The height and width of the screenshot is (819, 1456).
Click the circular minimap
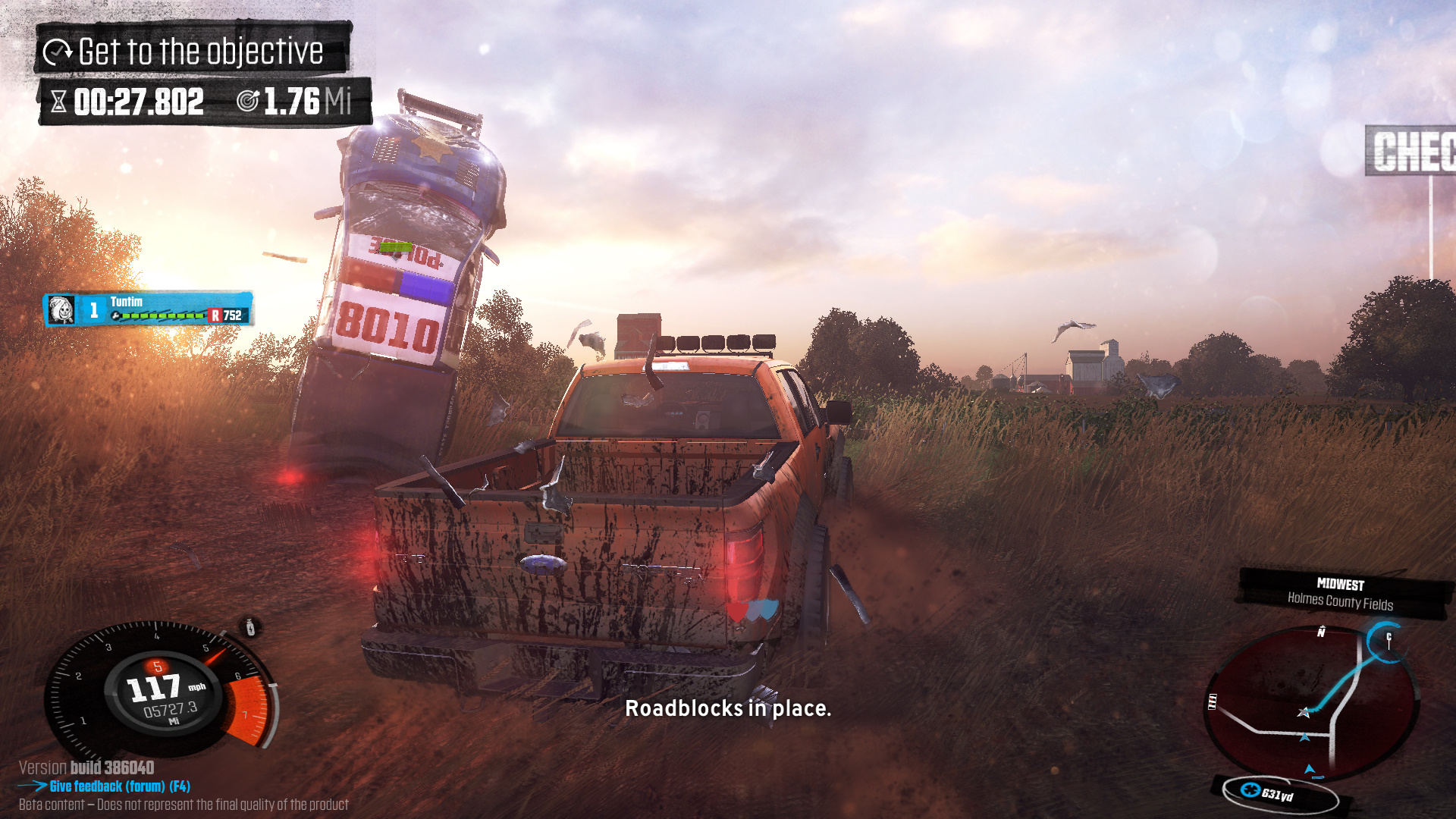(1311, 702)
